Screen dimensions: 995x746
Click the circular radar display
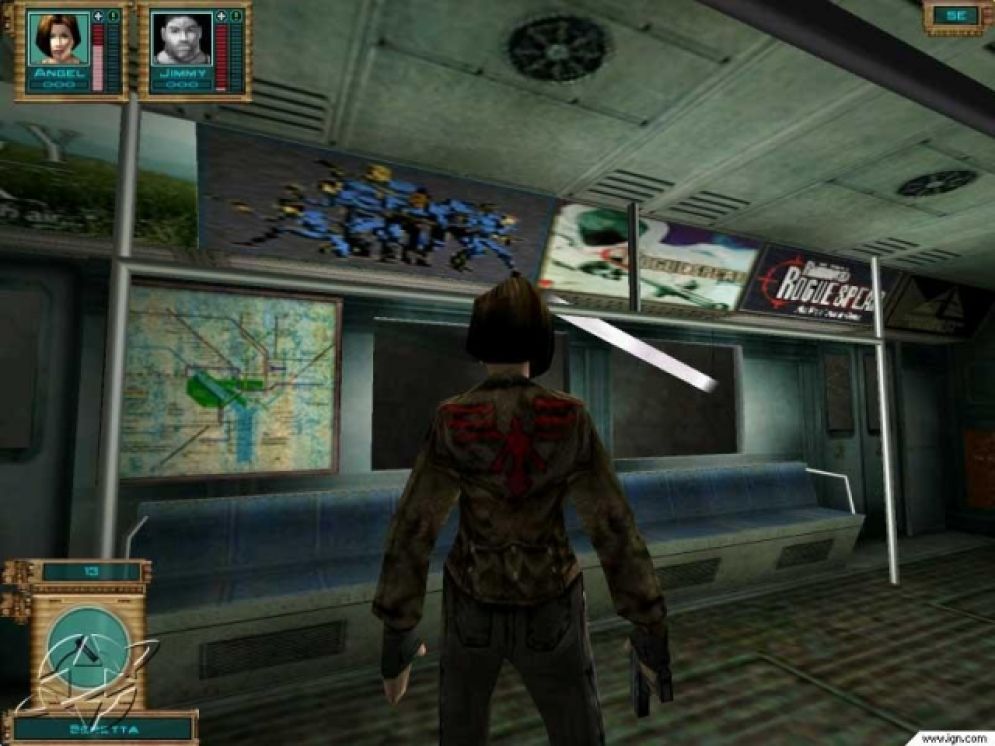point(89,647)
